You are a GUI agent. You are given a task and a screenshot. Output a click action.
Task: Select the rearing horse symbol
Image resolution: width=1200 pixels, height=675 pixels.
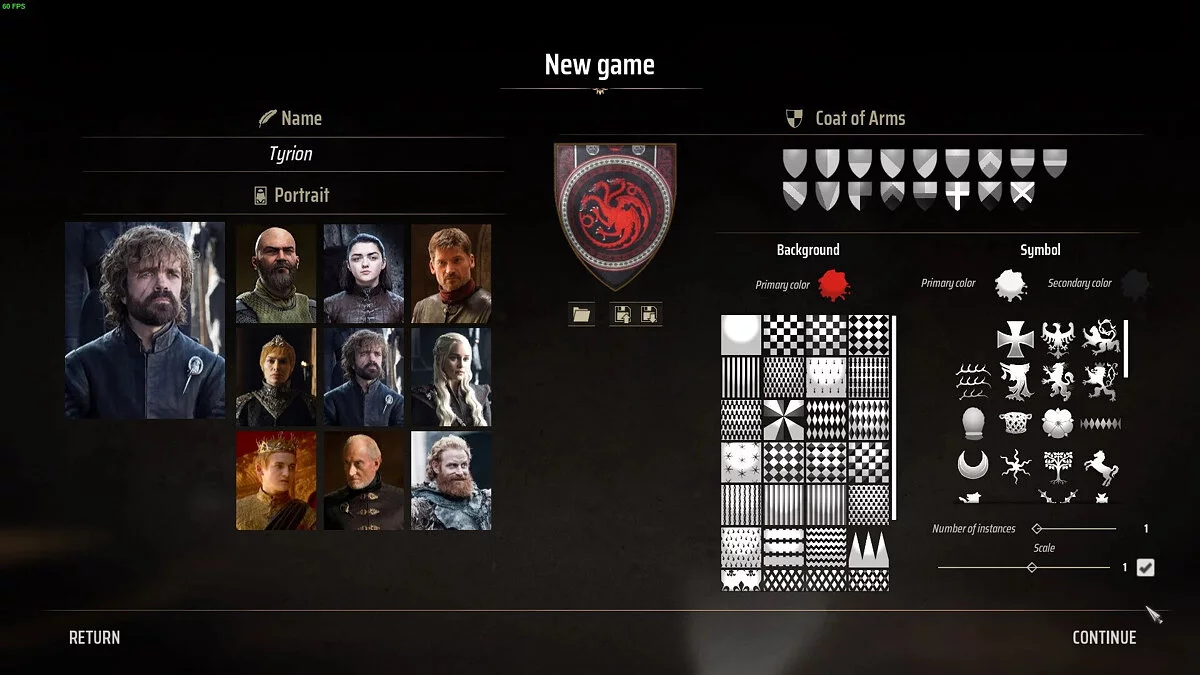pos(1100,466)
